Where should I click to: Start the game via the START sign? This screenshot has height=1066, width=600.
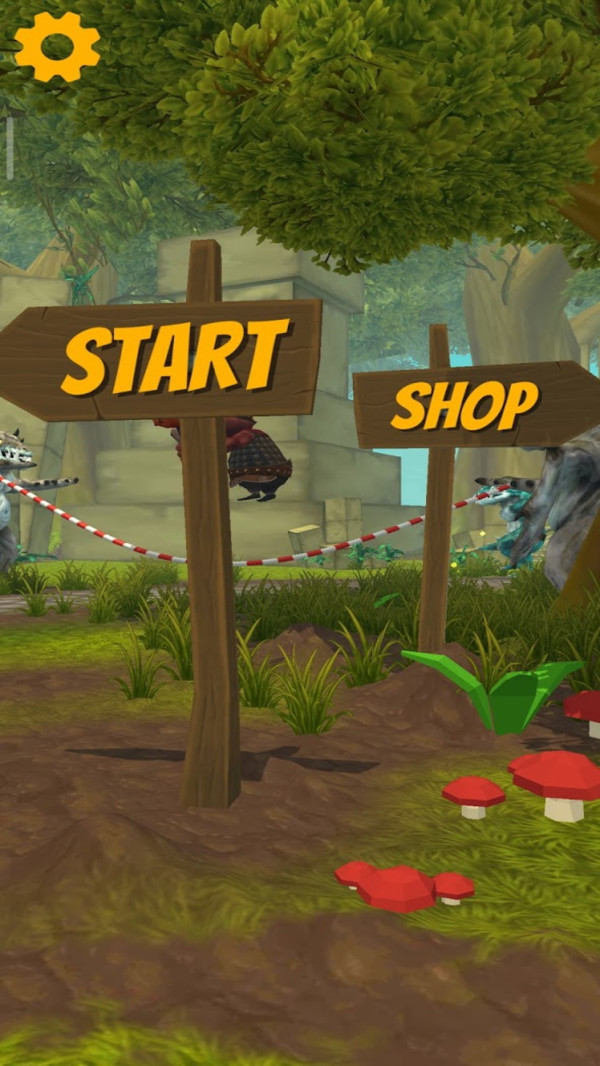(x=170, y=358)
